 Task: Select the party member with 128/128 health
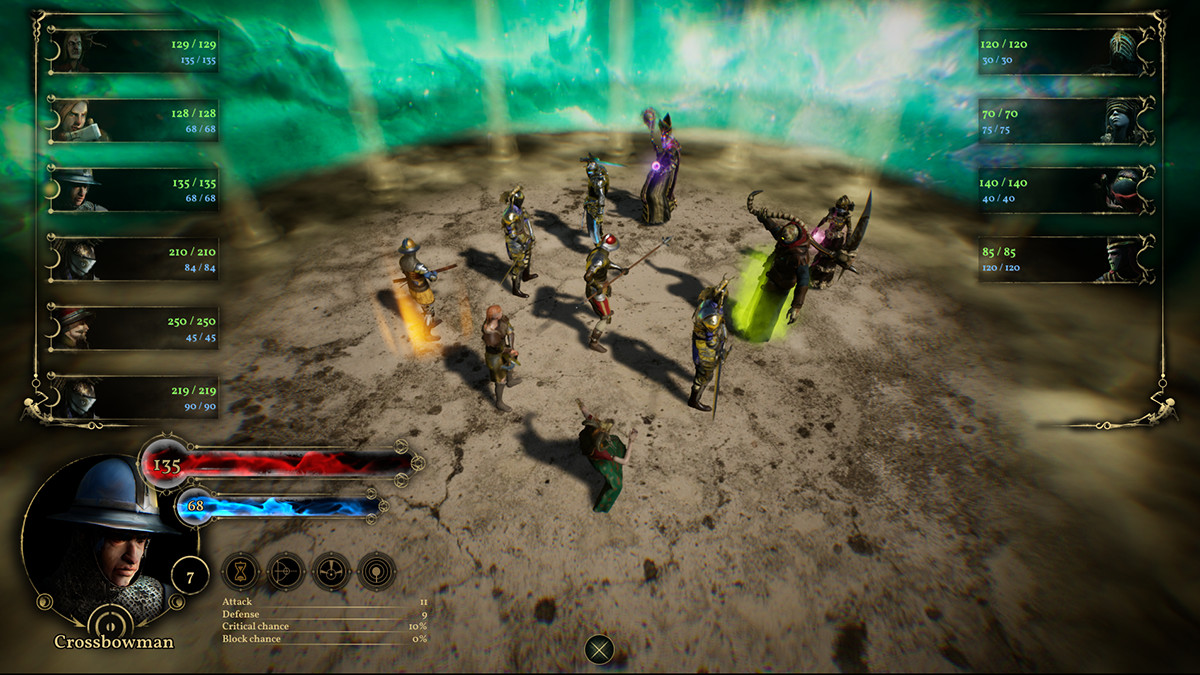tap(132, 120)
